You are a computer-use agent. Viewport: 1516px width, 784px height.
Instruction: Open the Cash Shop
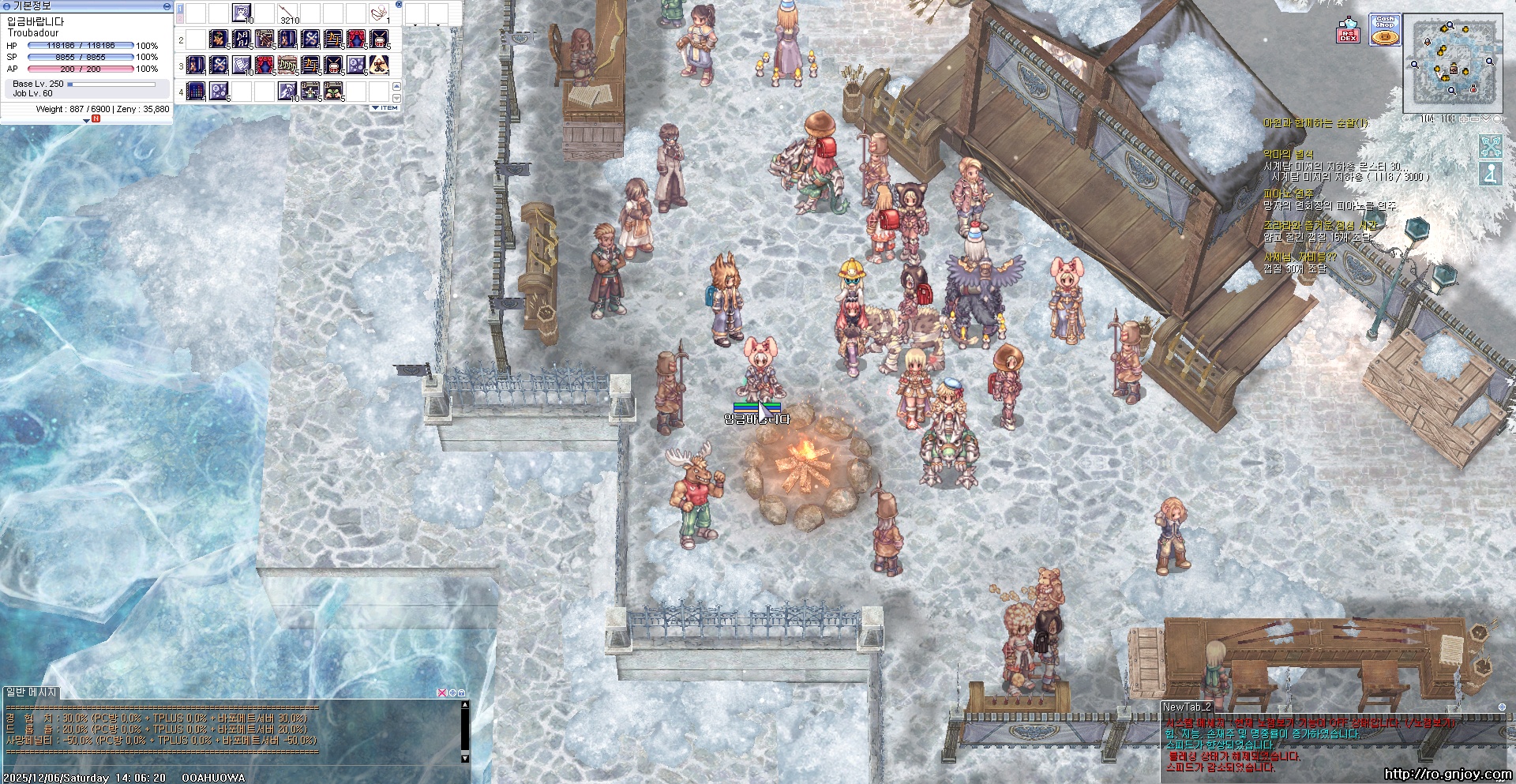pos(1384,31)
